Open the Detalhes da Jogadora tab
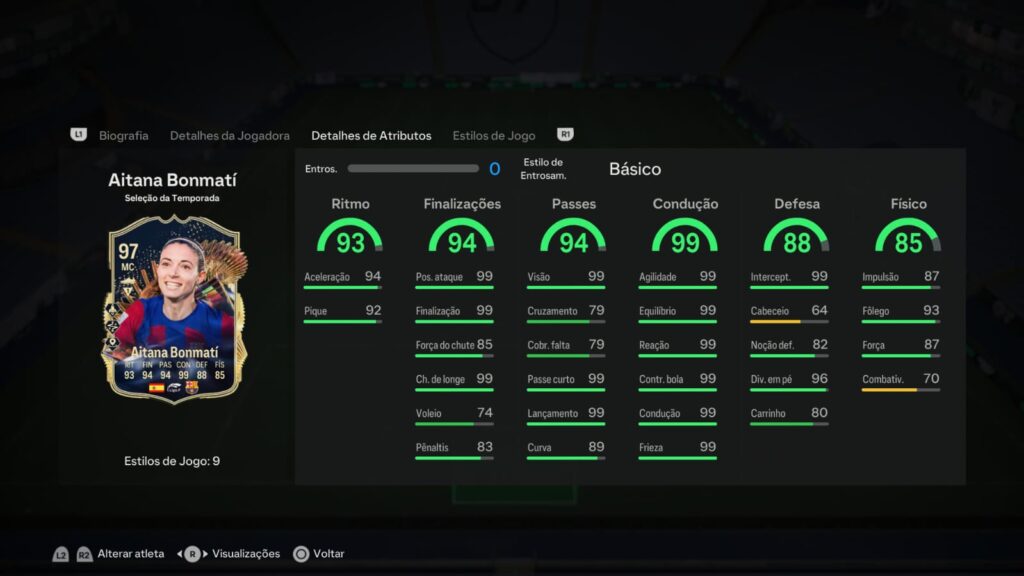Screen dimensions: 1024x576 point(229,135)
